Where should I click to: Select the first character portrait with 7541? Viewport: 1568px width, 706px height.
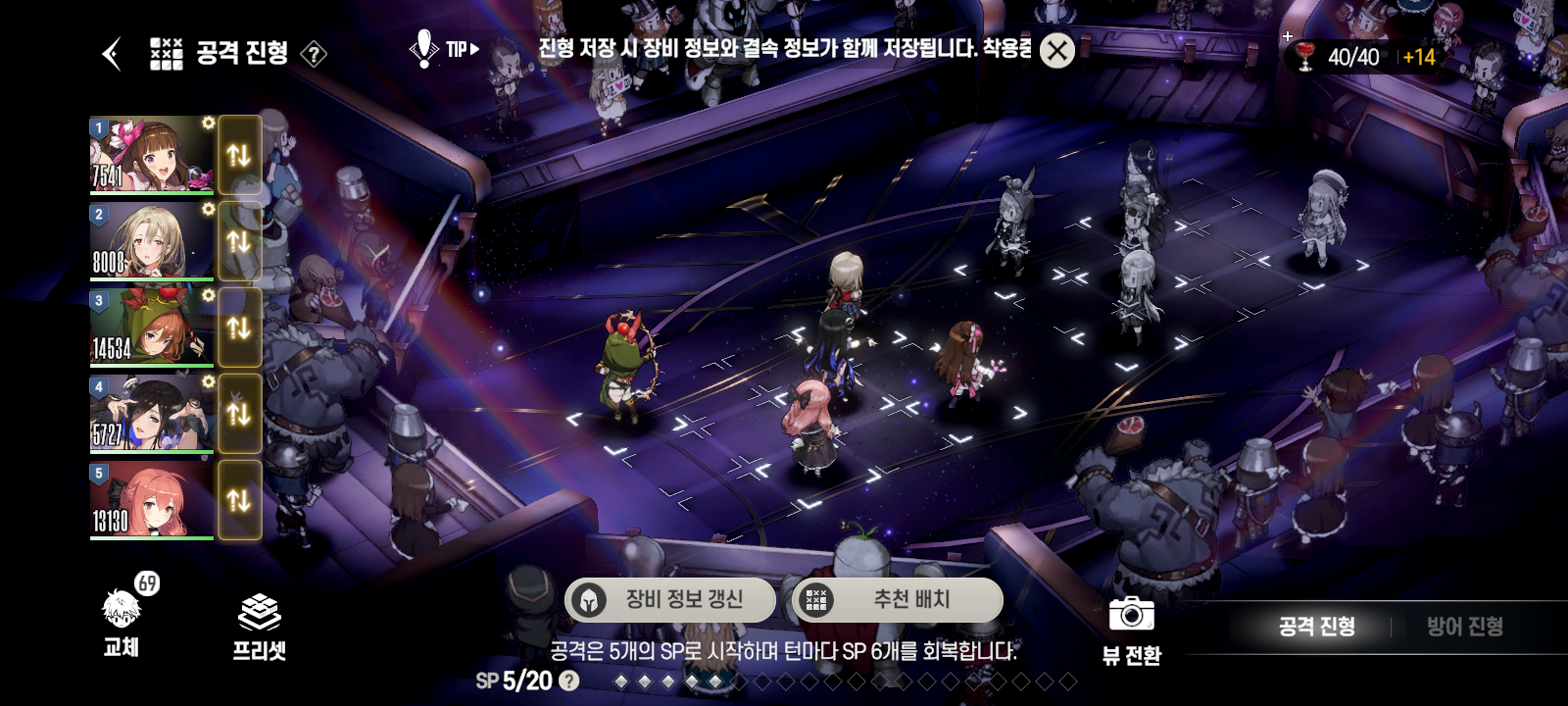(x=151, y=155)
